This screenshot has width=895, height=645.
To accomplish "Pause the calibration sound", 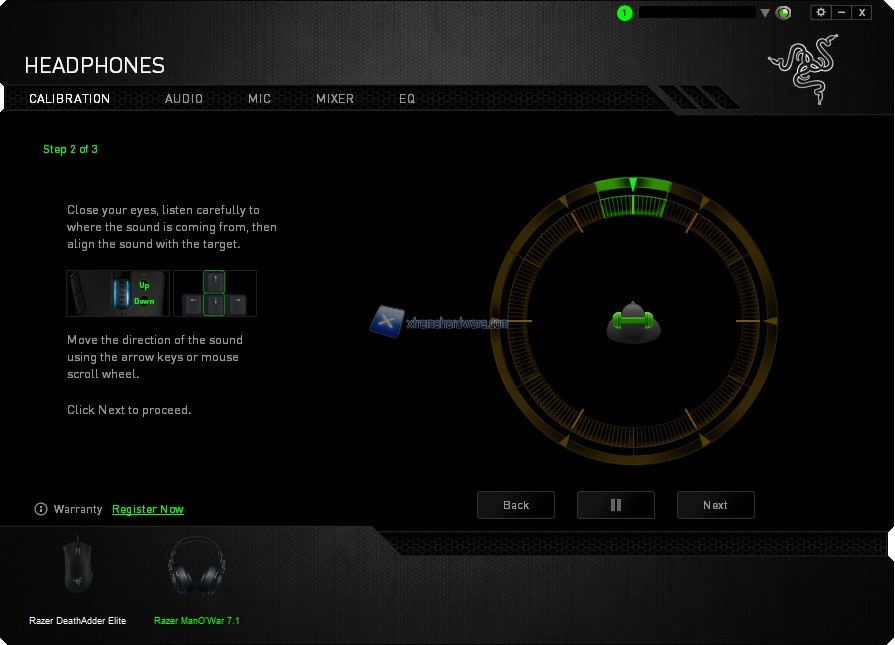I will tap(616, 505).
